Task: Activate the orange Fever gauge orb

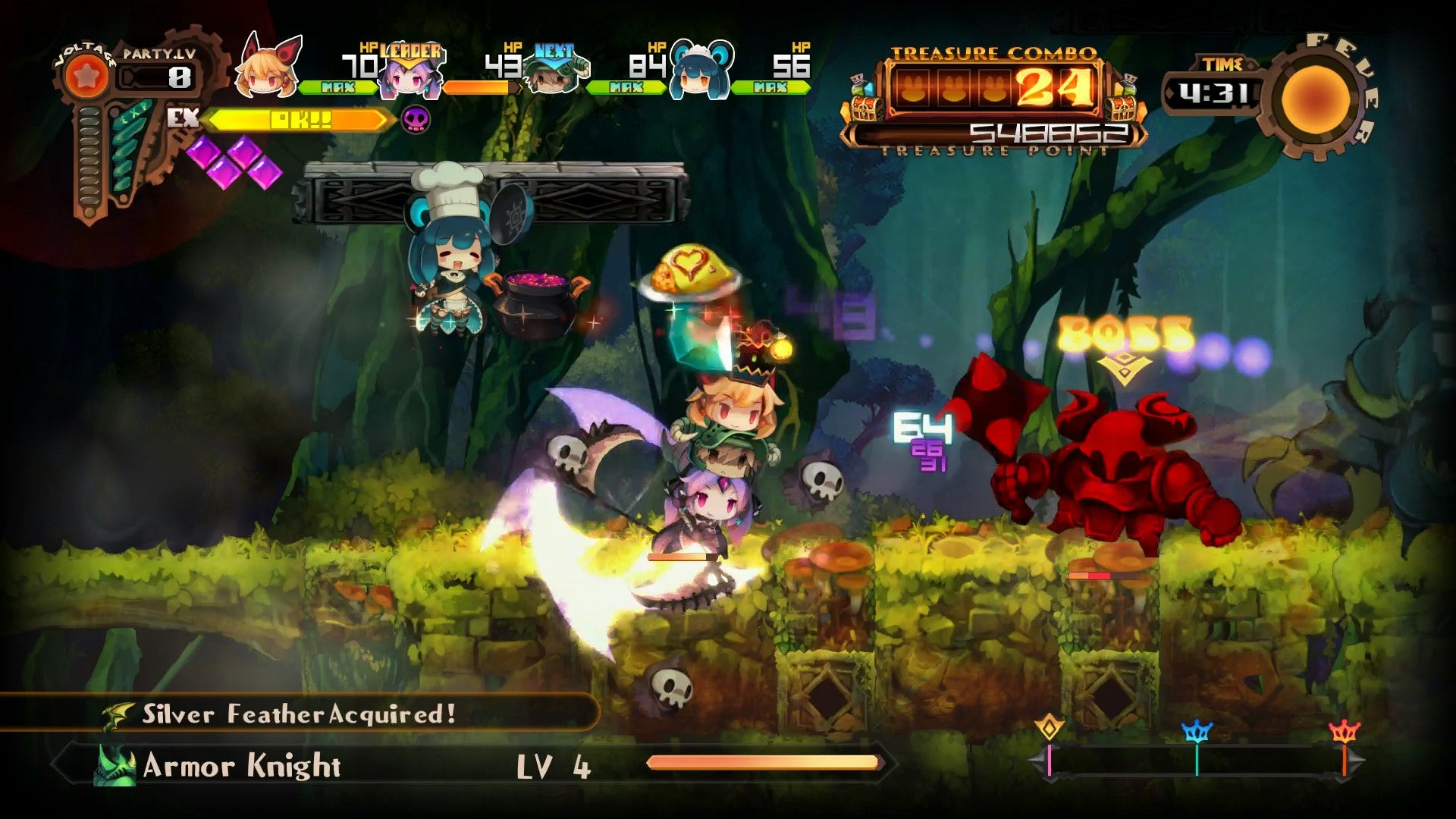Action: (1316, 97)
